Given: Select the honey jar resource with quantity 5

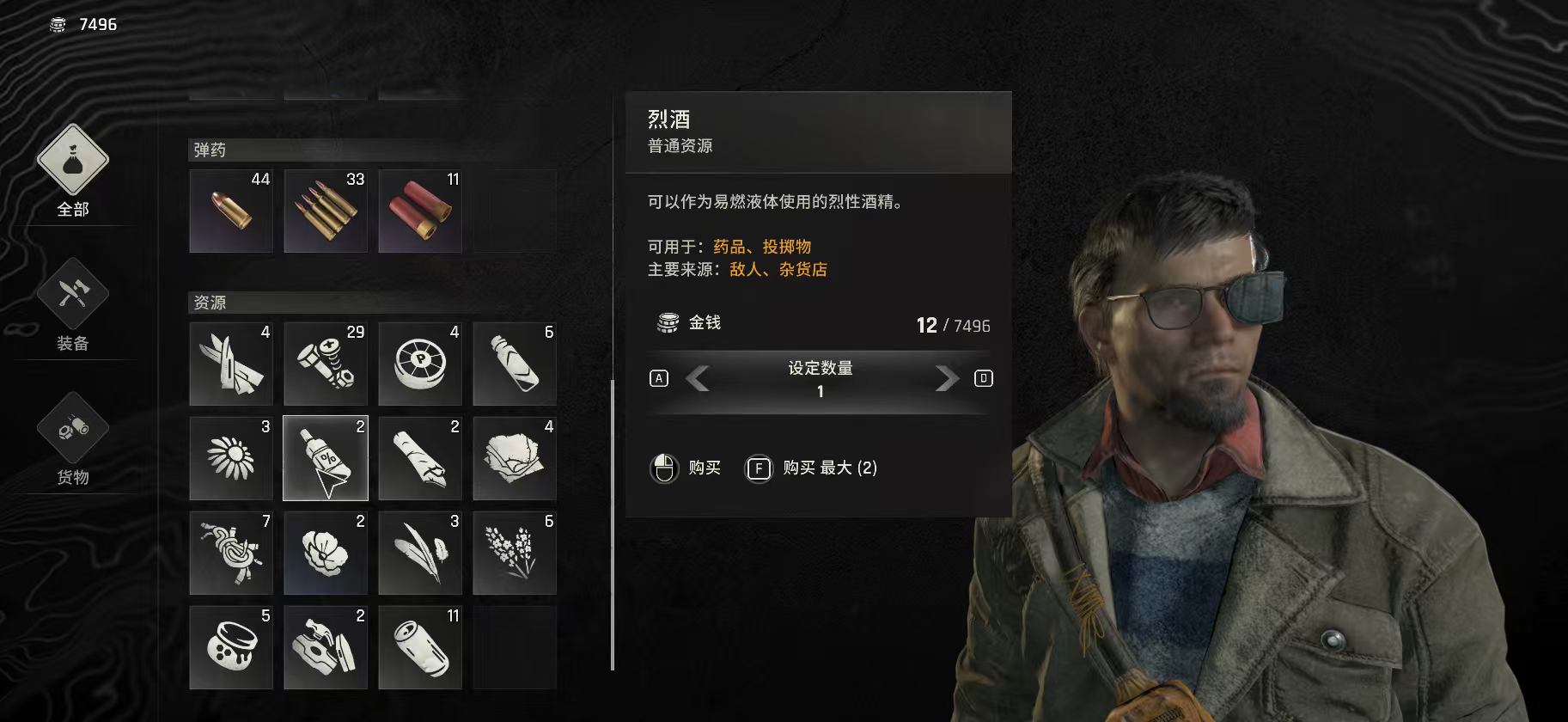Looking at the screenshot, I should (x=230, y=647).
